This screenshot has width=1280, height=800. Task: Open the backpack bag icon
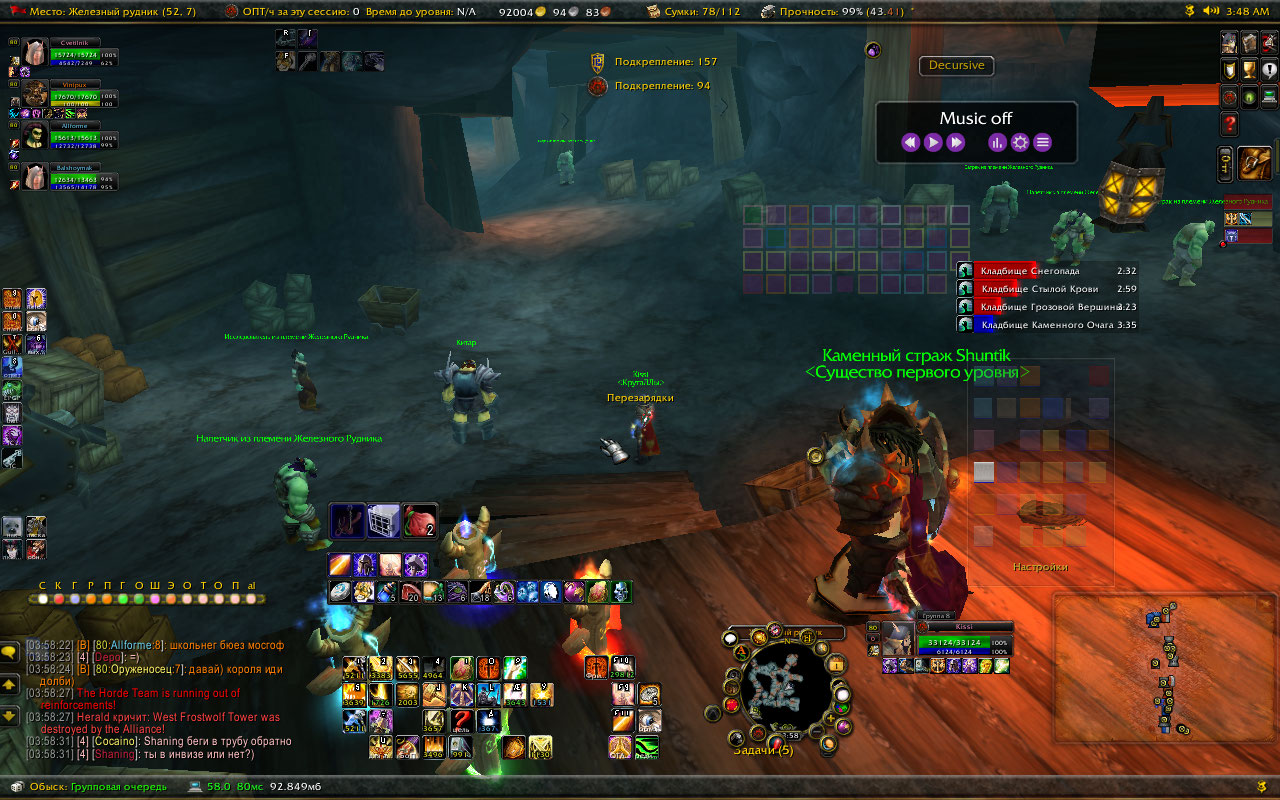click(1256, 162)
